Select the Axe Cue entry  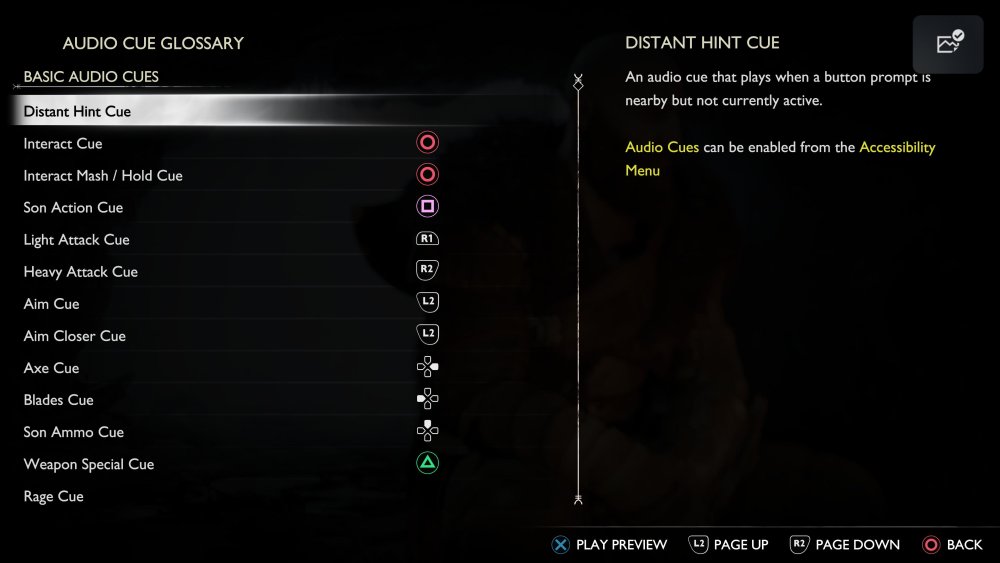pos(51,367)
